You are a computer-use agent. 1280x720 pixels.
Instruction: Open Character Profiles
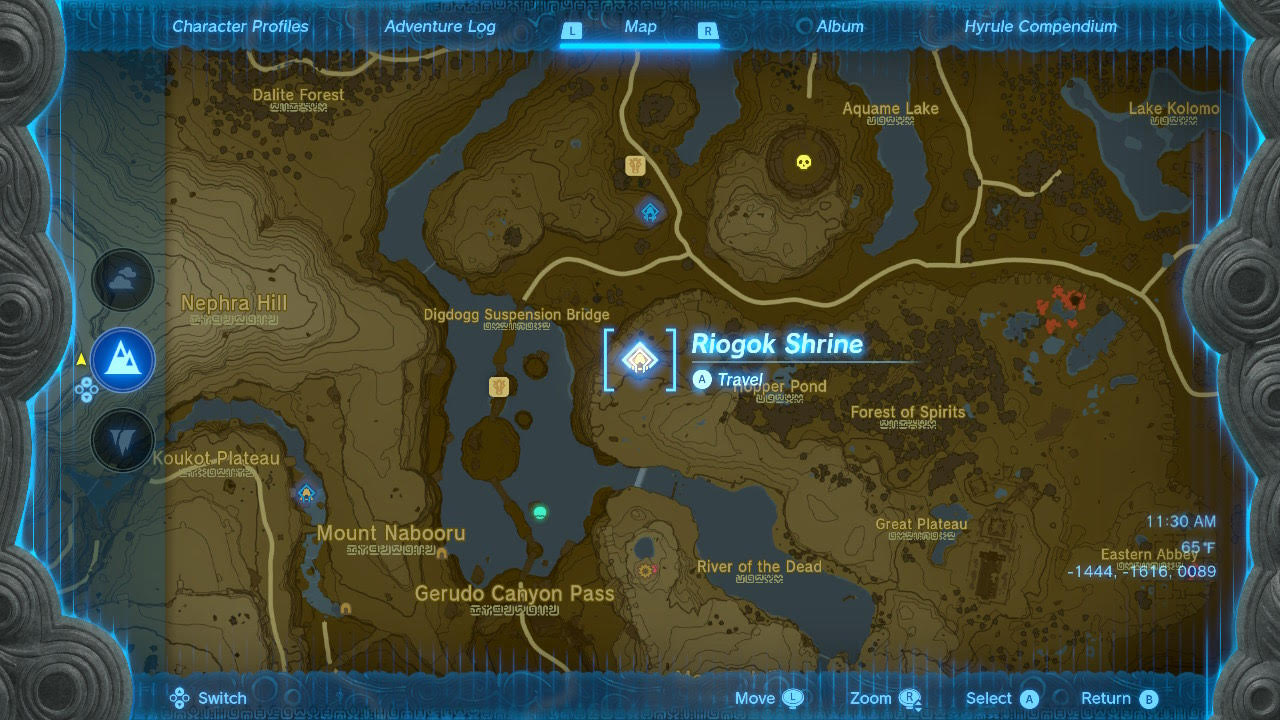point(240,26)
